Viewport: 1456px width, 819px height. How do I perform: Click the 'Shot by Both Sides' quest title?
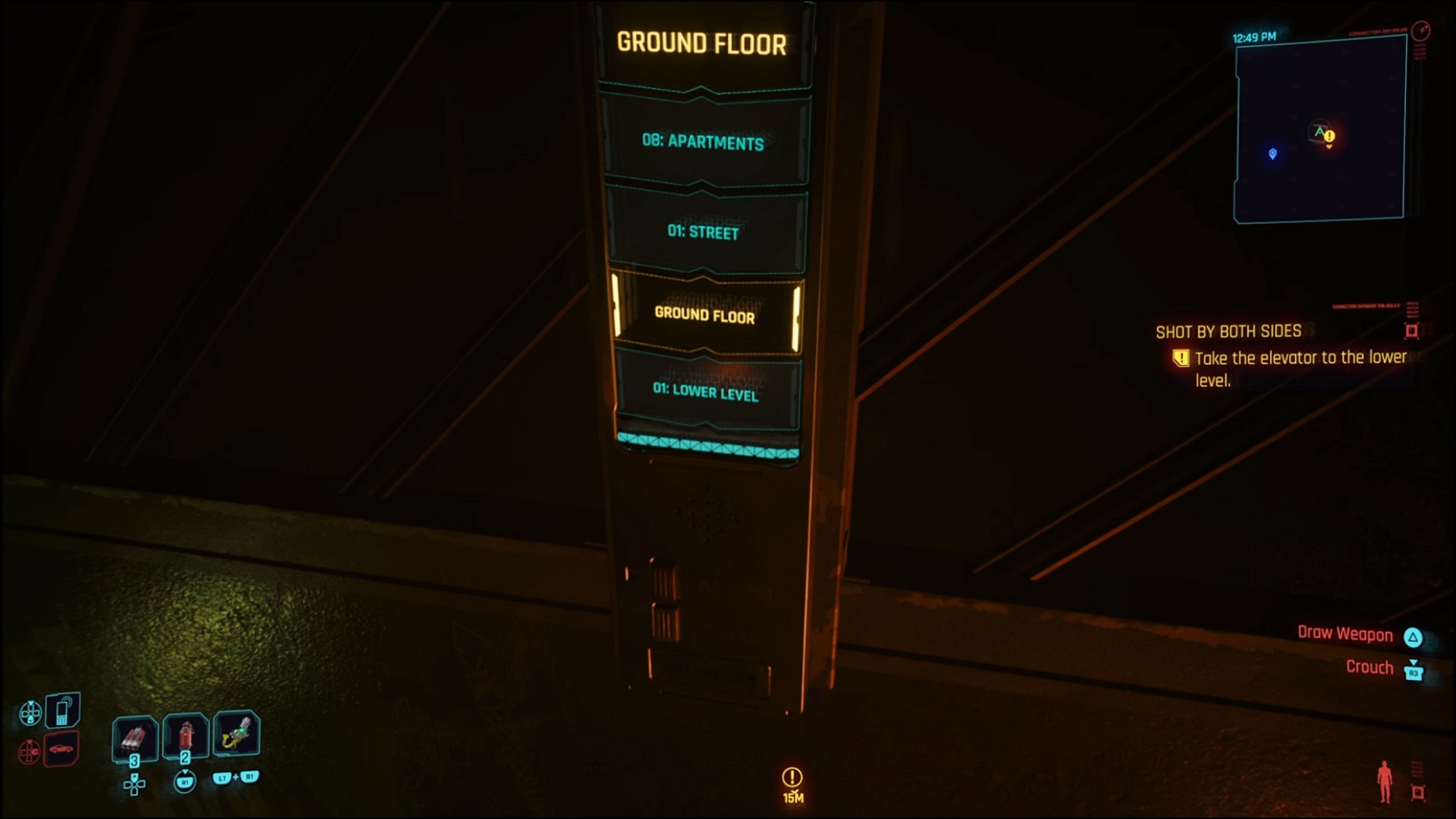coord(1229,331)
